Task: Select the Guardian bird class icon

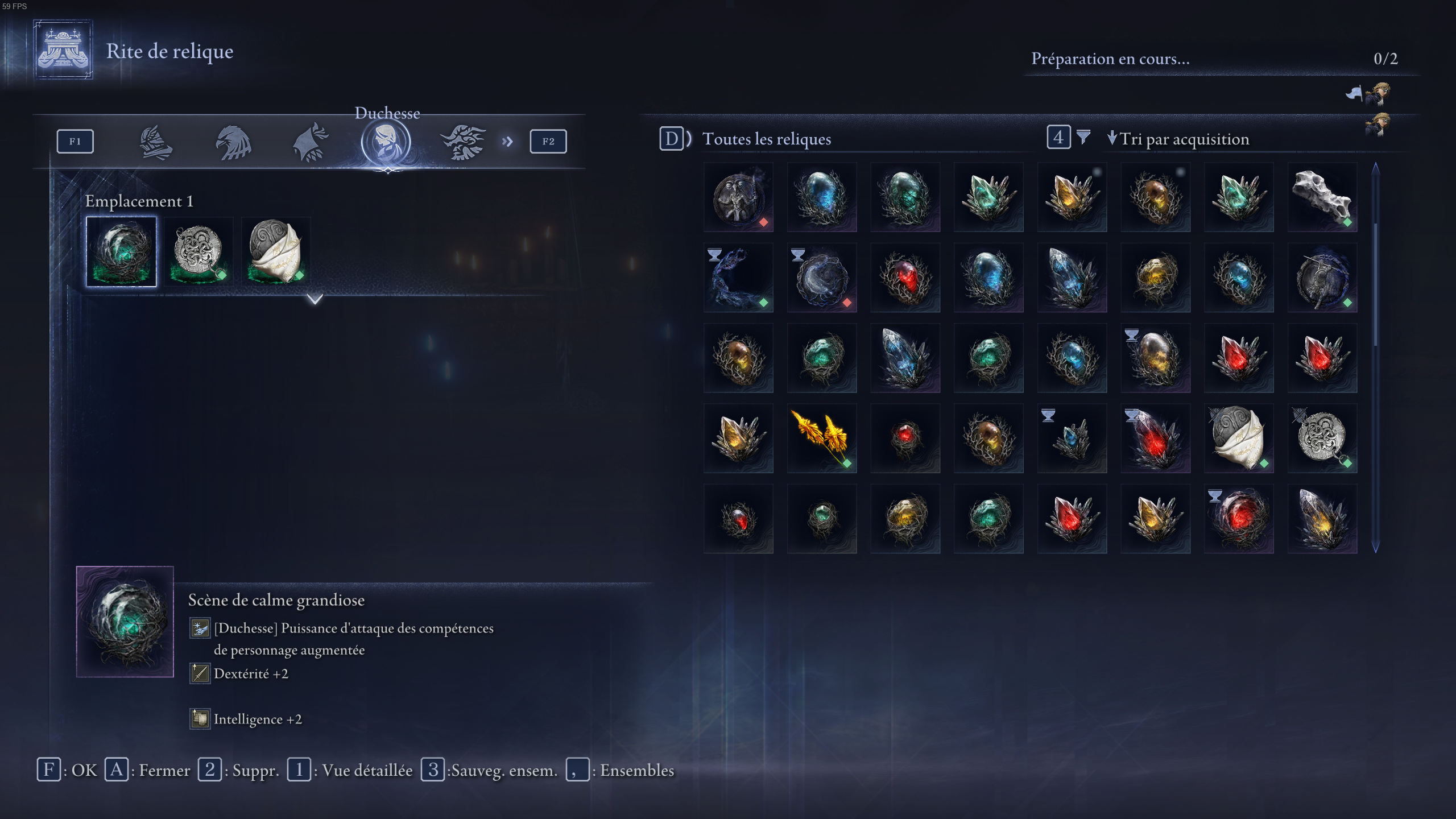Action: point(235,141)
